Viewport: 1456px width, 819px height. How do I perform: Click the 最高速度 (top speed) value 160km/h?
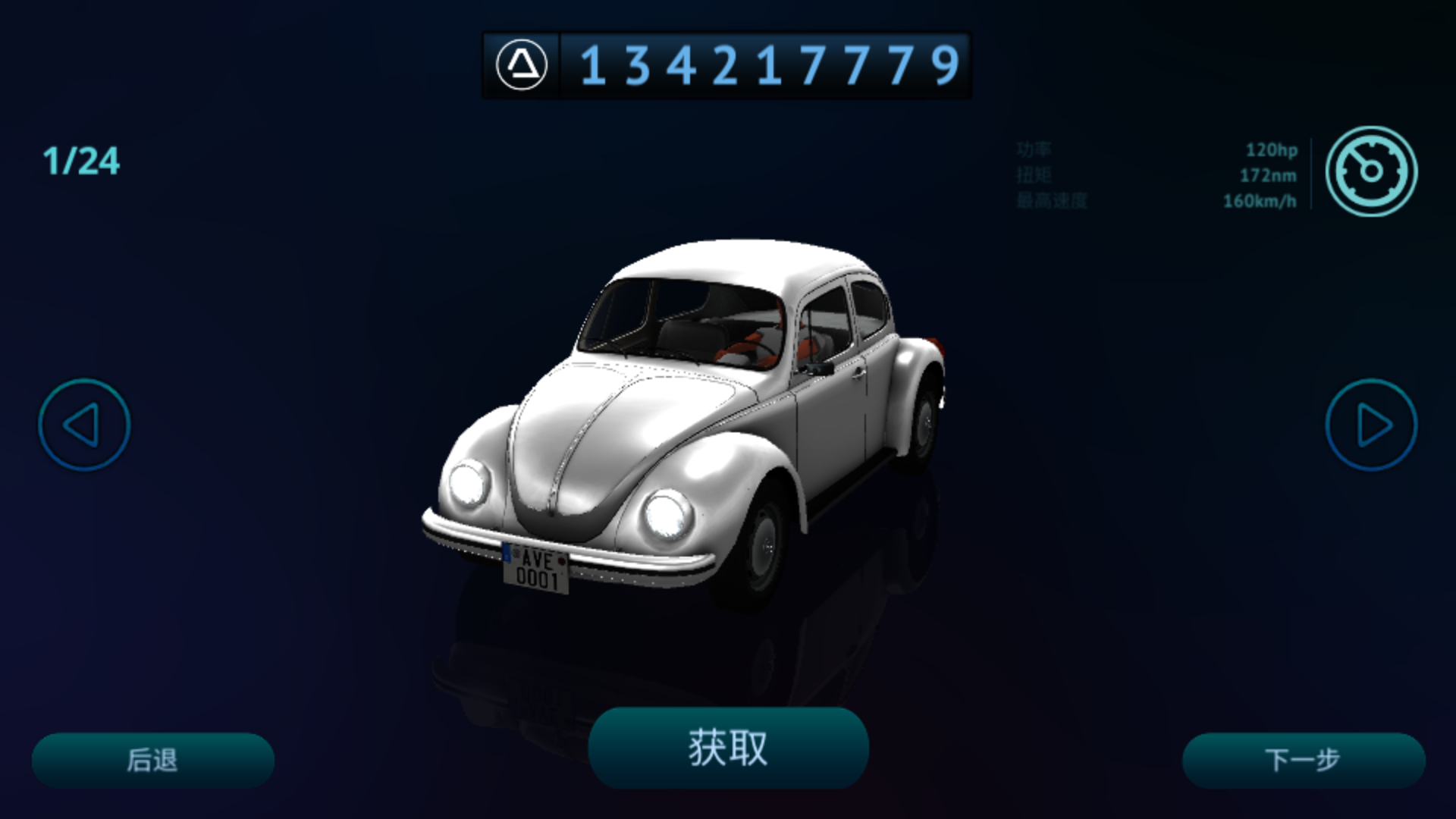point(1260,202)
